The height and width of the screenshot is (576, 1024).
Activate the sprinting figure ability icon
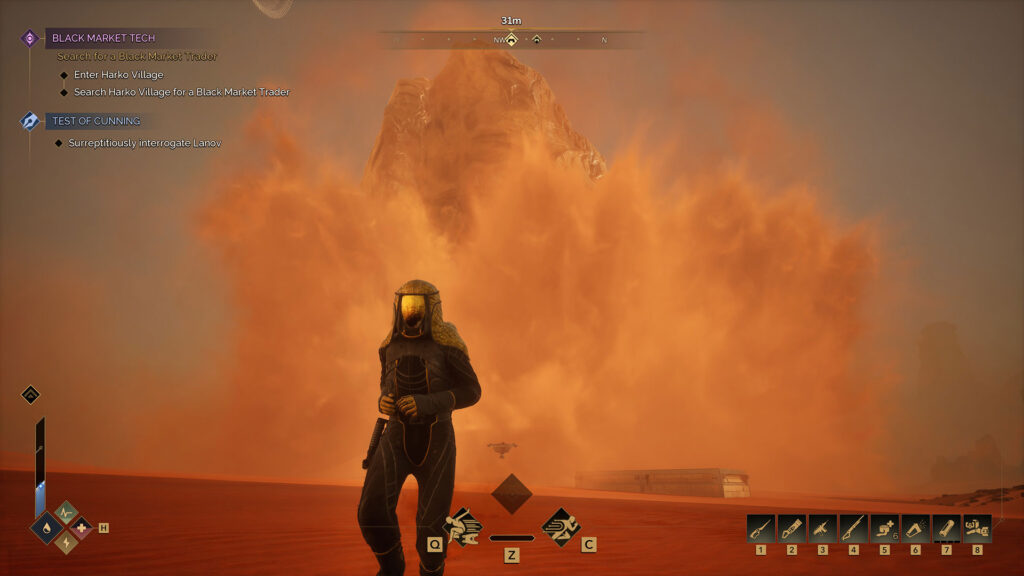560,526
